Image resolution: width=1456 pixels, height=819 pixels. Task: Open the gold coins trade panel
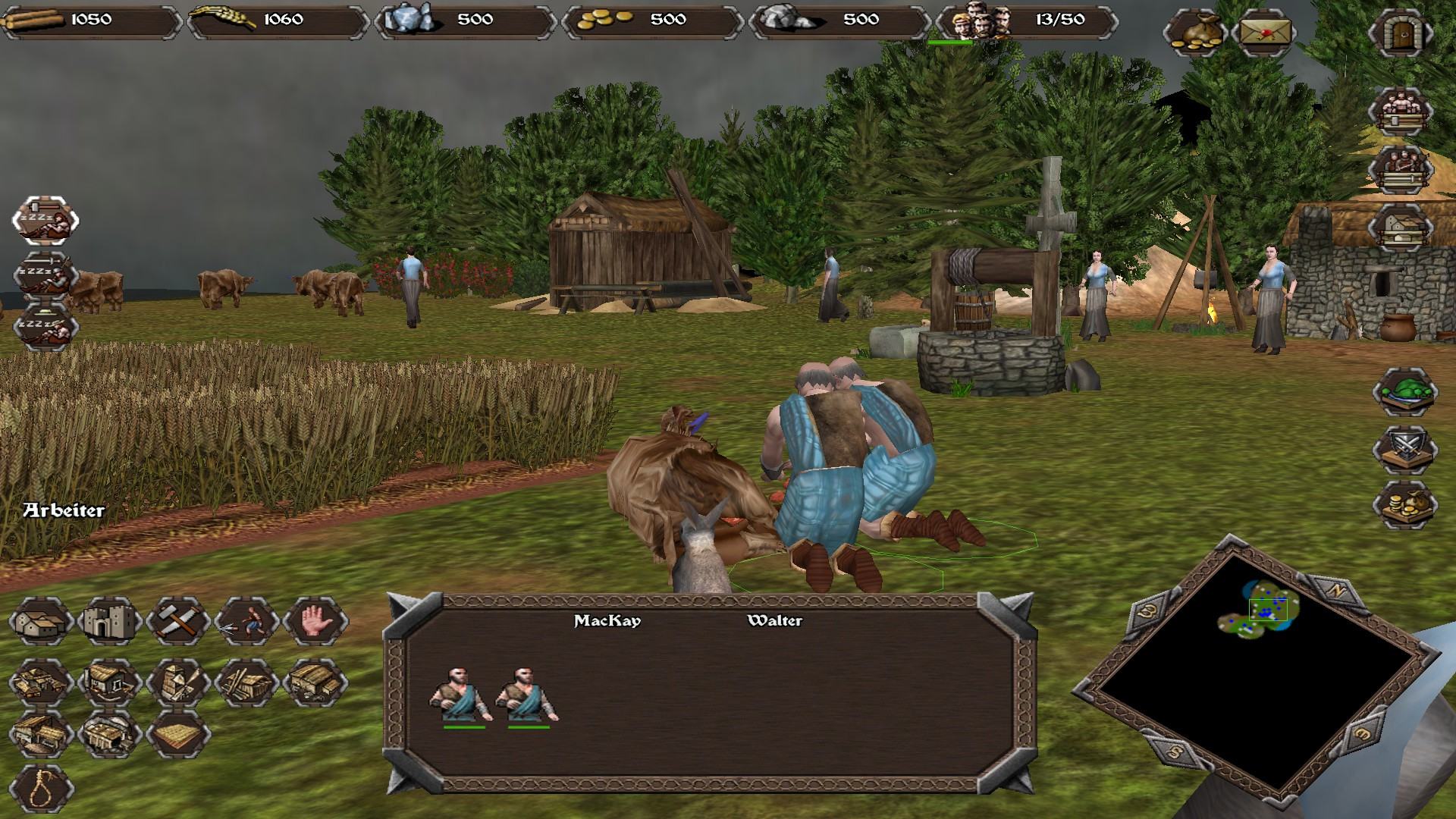click(1405, 504)
